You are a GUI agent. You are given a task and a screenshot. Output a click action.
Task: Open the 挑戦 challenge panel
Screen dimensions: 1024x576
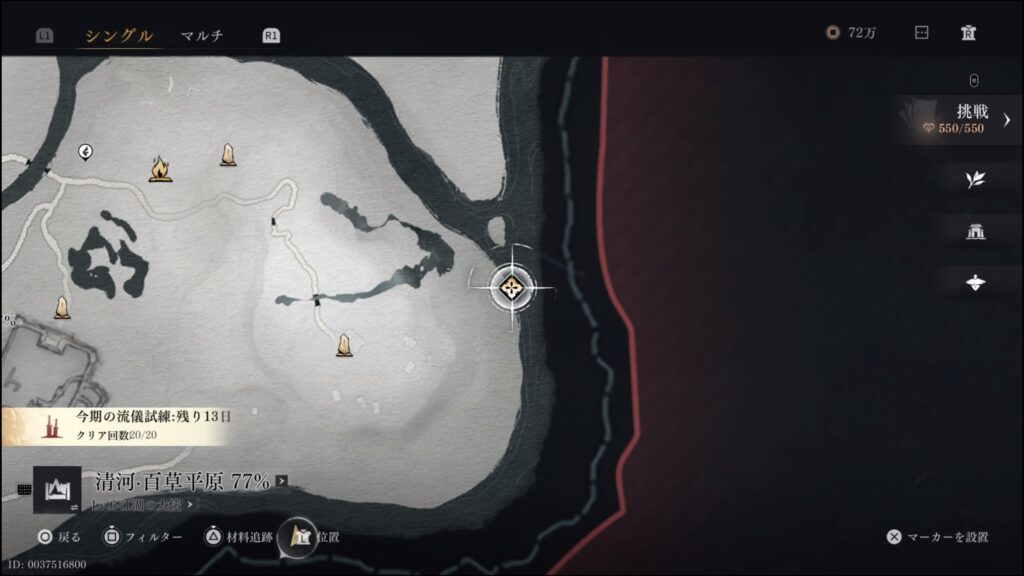(960, 120)
